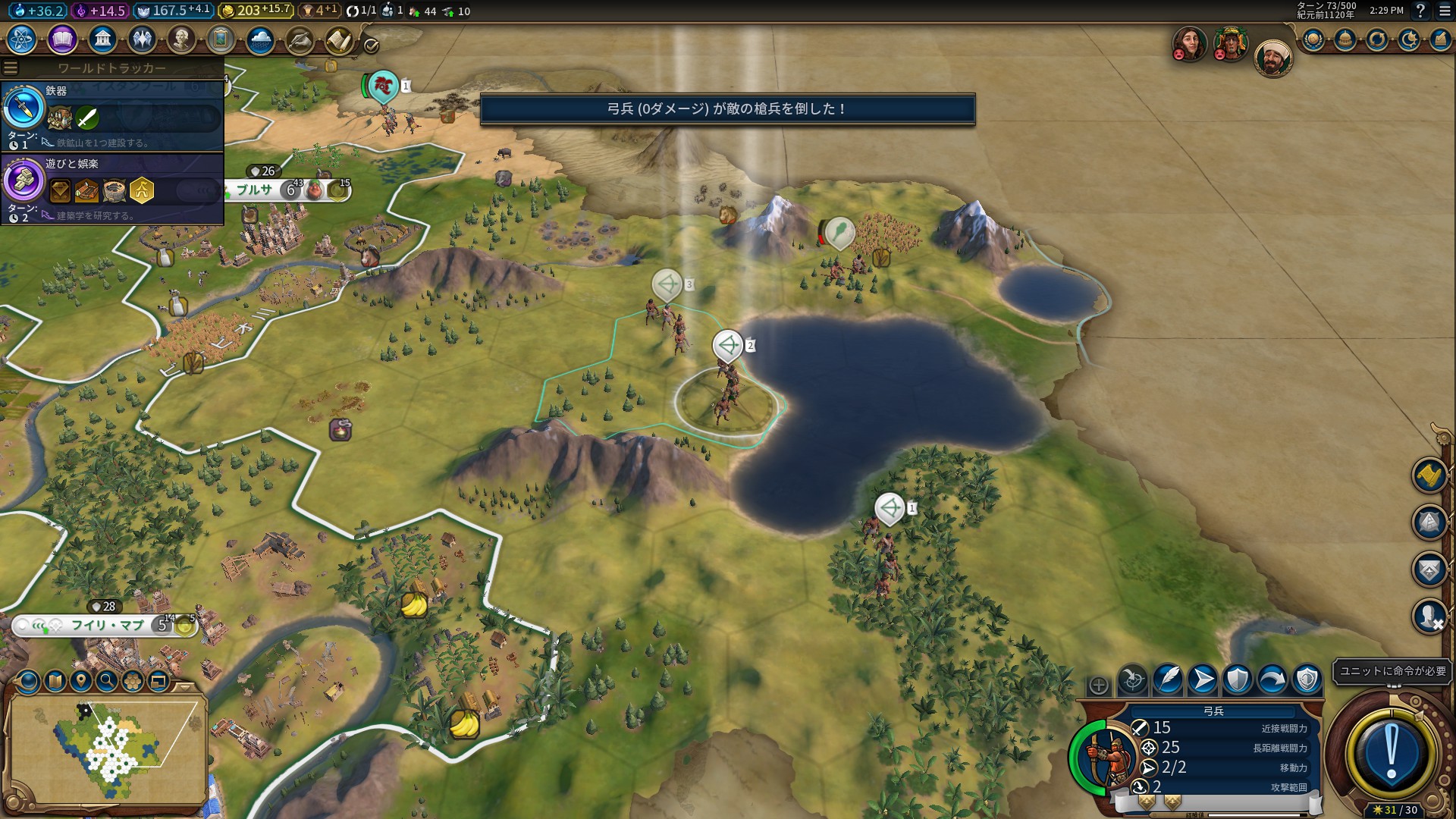Image resolution: width=1456 pixels, height=819 pixels.
Task: Open the main game menu in top-right
Action: (x=1445, y=11)
